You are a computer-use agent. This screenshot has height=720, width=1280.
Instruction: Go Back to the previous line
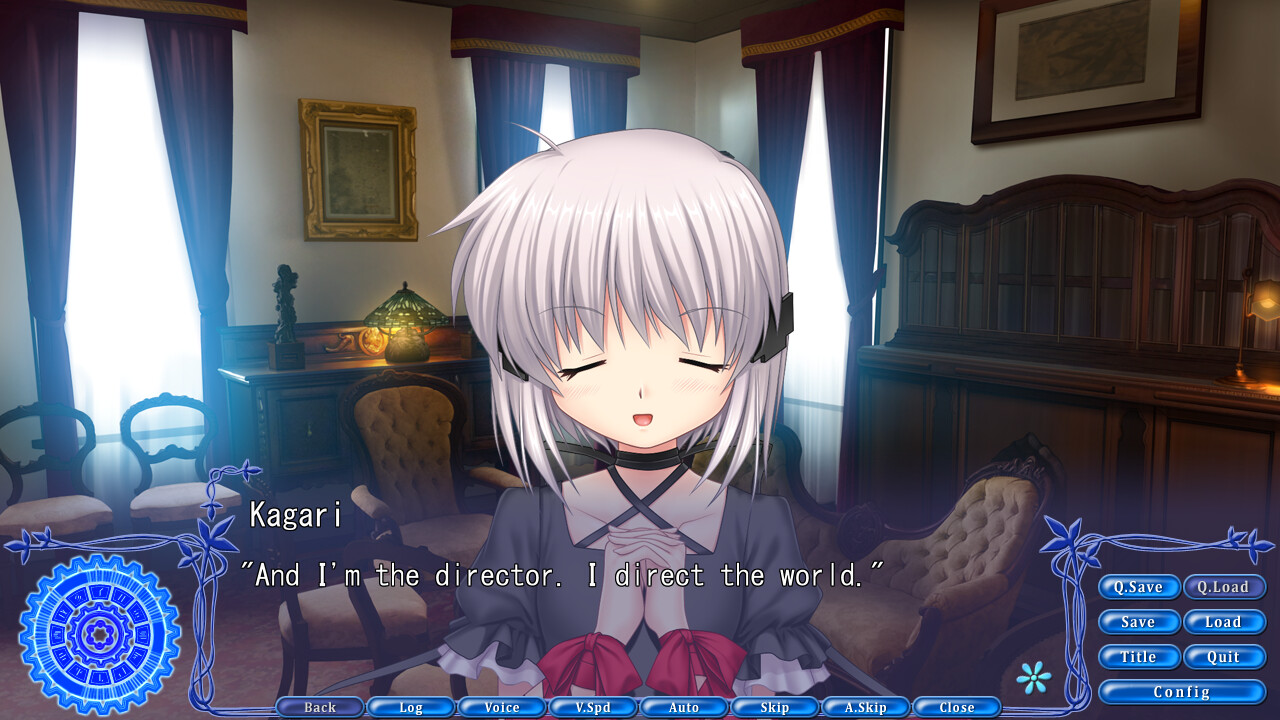click(x=319, y=707)
